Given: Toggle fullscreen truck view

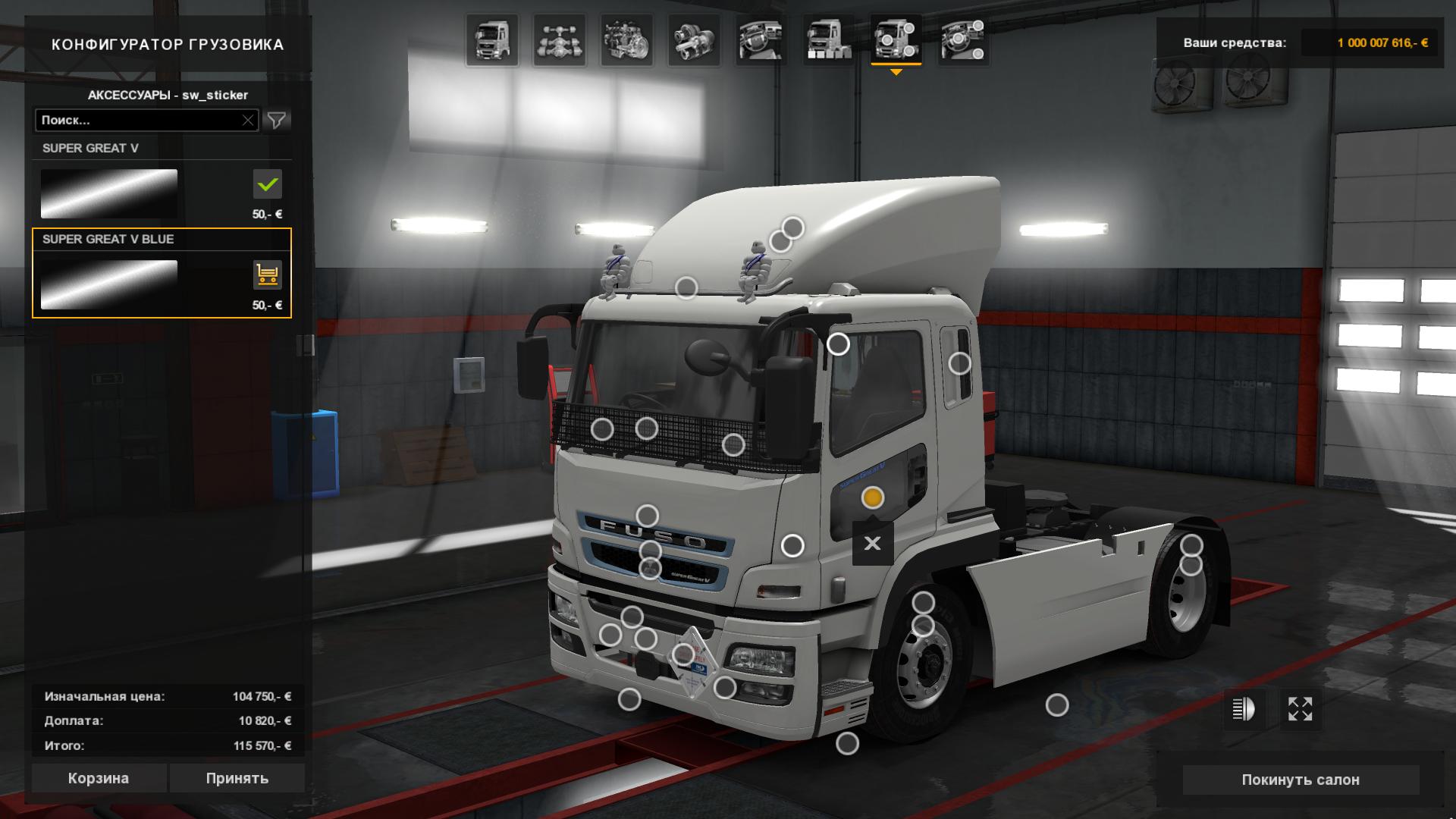Looking at the screenshot, I should [x=1300, y=709].
